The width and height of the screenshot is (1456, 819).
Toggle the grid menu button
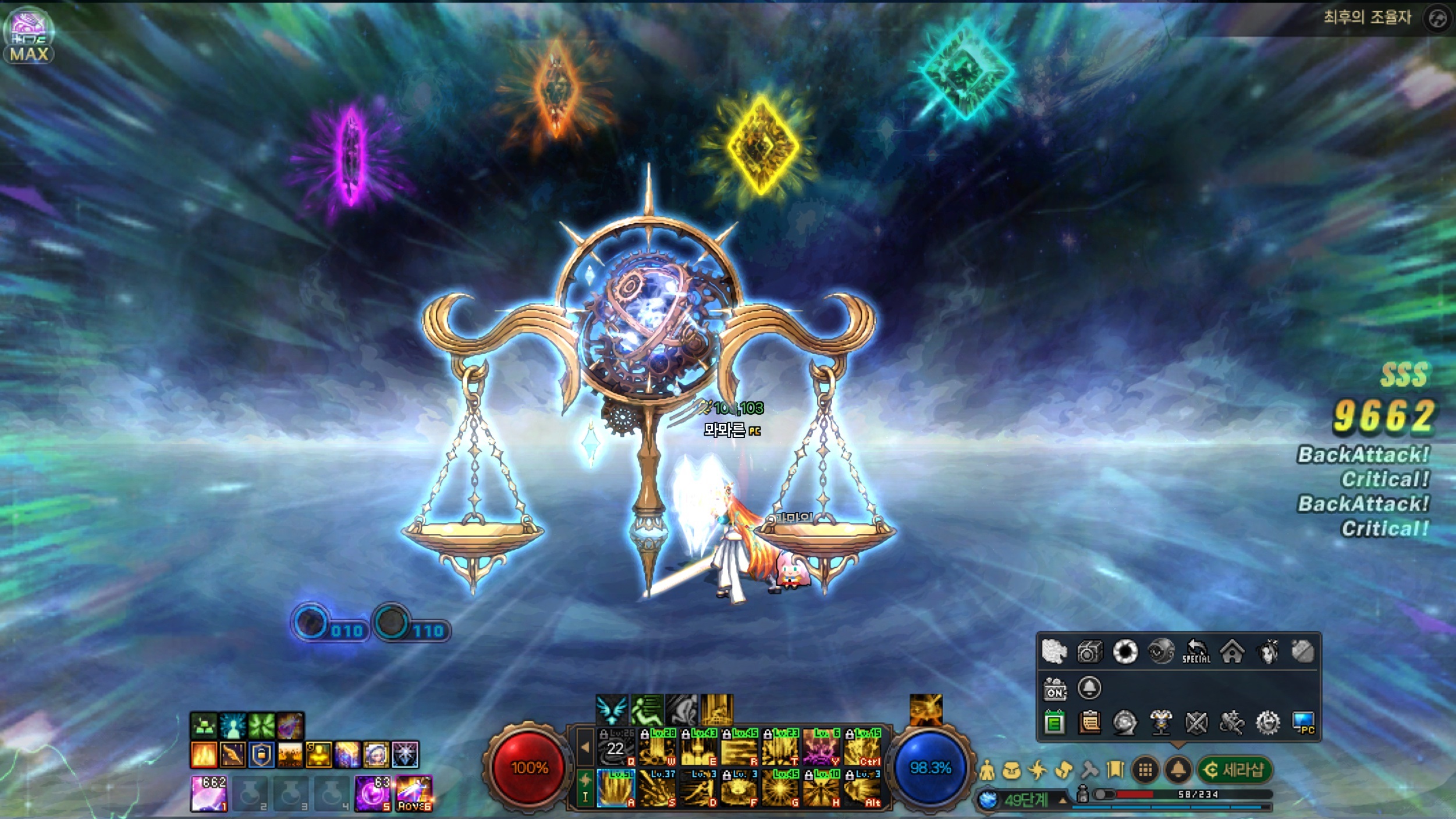(x=1145, y=770)
